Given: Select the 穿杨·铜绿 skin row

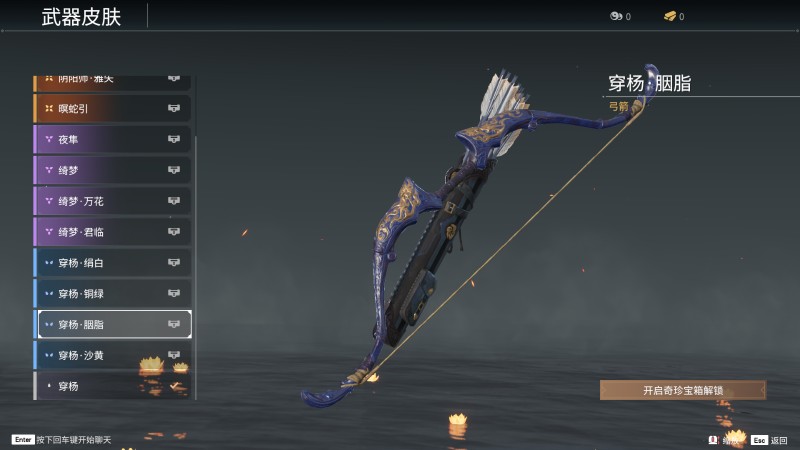Looking at the screenshot, I should point(113,293).
